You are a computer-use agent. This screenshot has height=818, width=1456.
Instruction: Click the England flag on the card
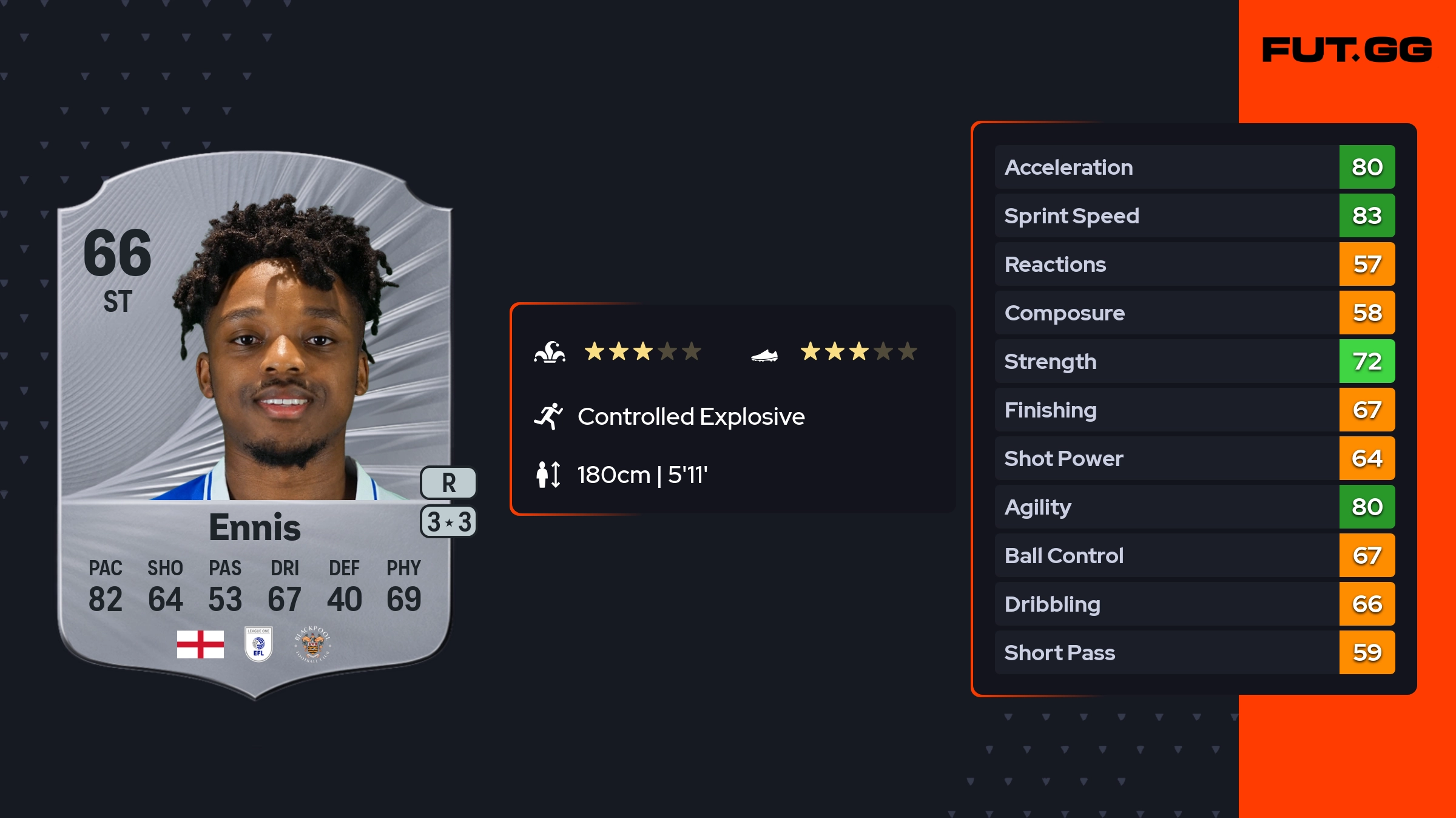(200, 644)
